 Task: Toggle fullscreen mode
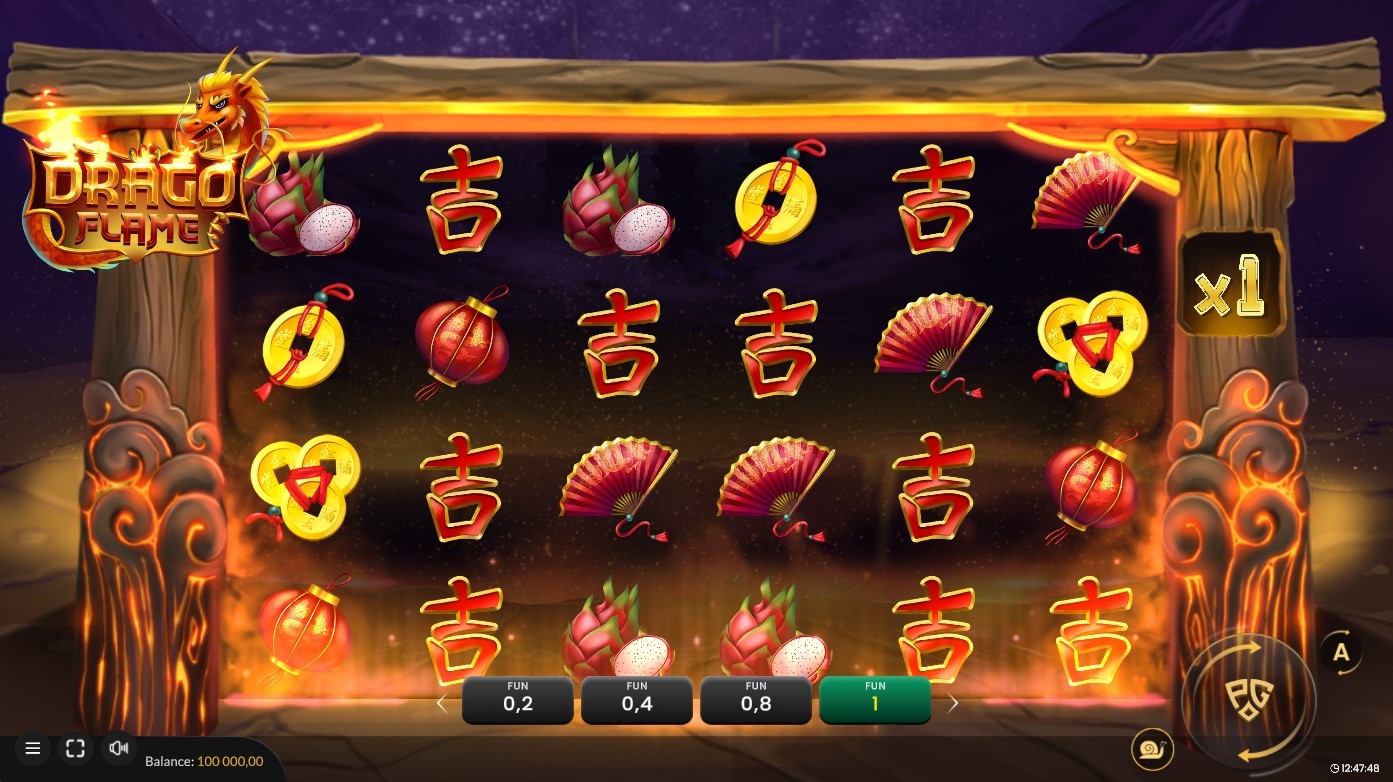(75, 748)
